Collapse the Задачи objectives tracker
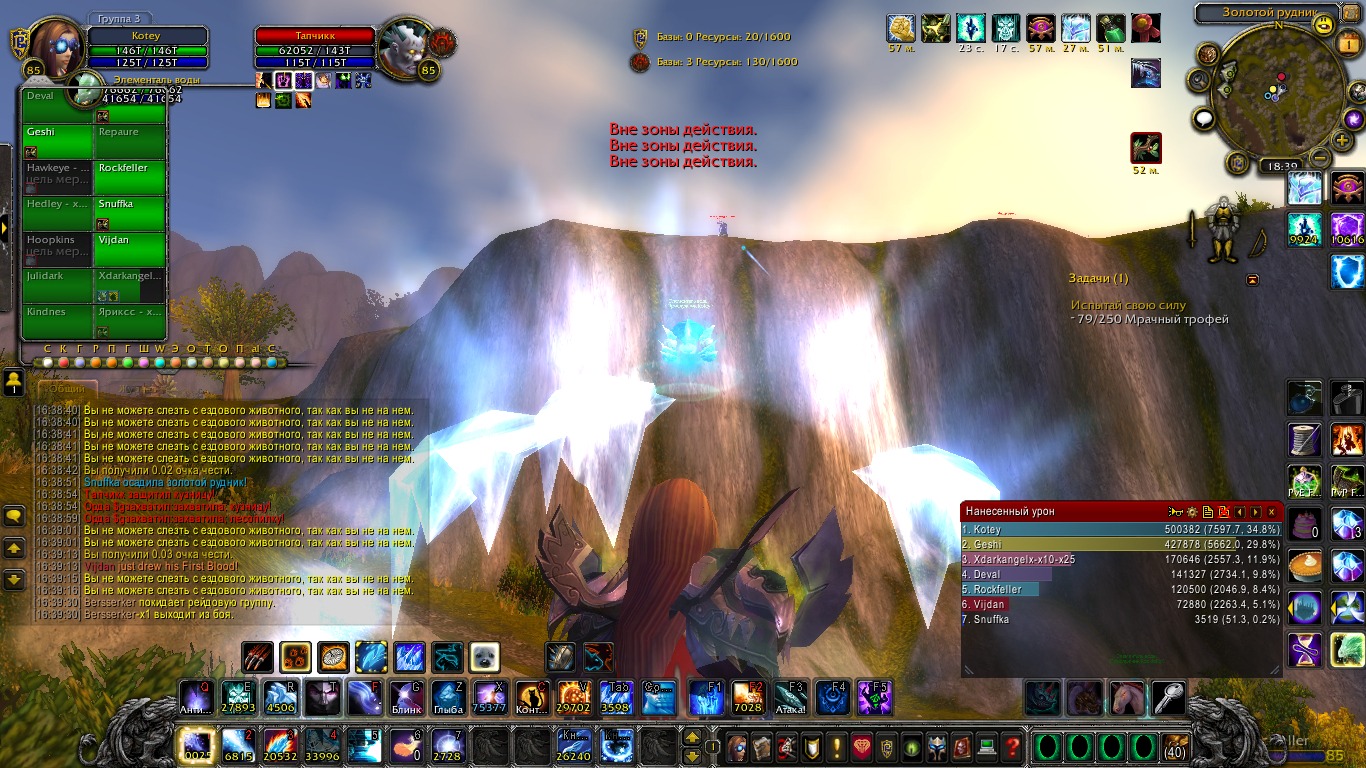 [x=1252, y=279]
